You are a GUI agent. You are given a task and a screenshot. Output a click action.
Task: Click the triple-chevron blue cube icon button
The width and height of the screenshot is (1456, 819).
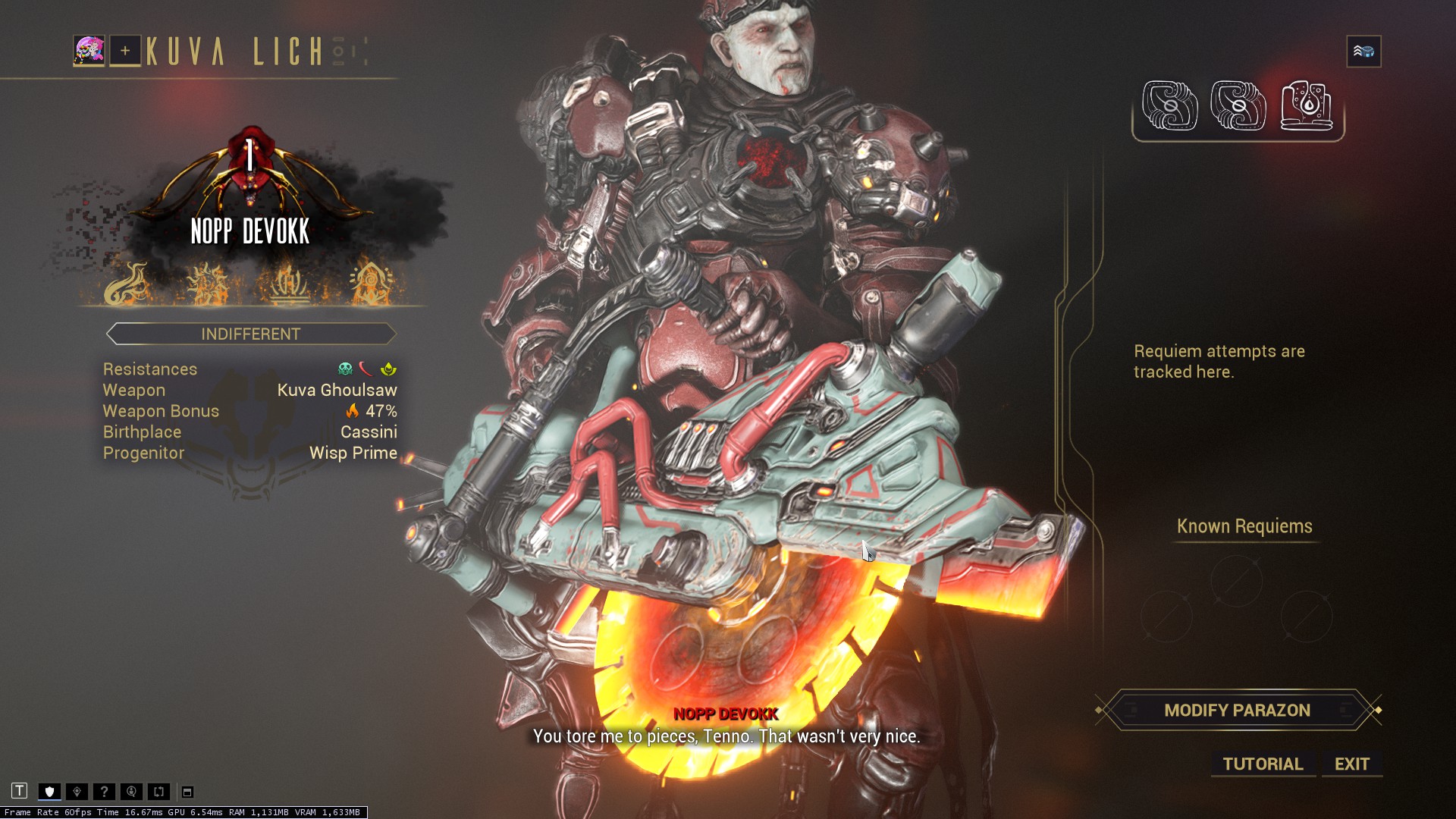coord(1363,52)
